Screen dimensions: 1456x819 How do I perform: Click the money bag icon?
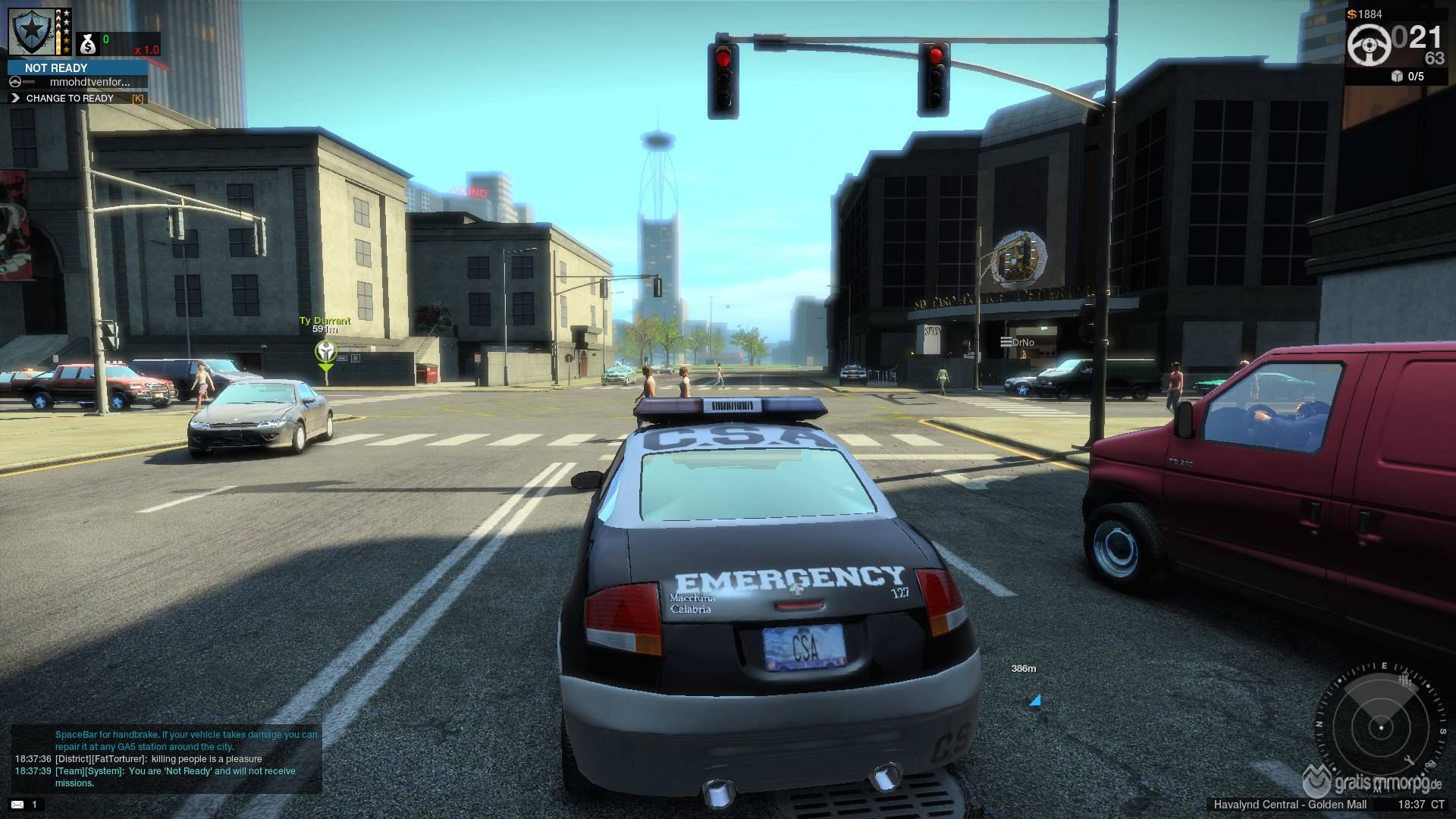(88, 45)
